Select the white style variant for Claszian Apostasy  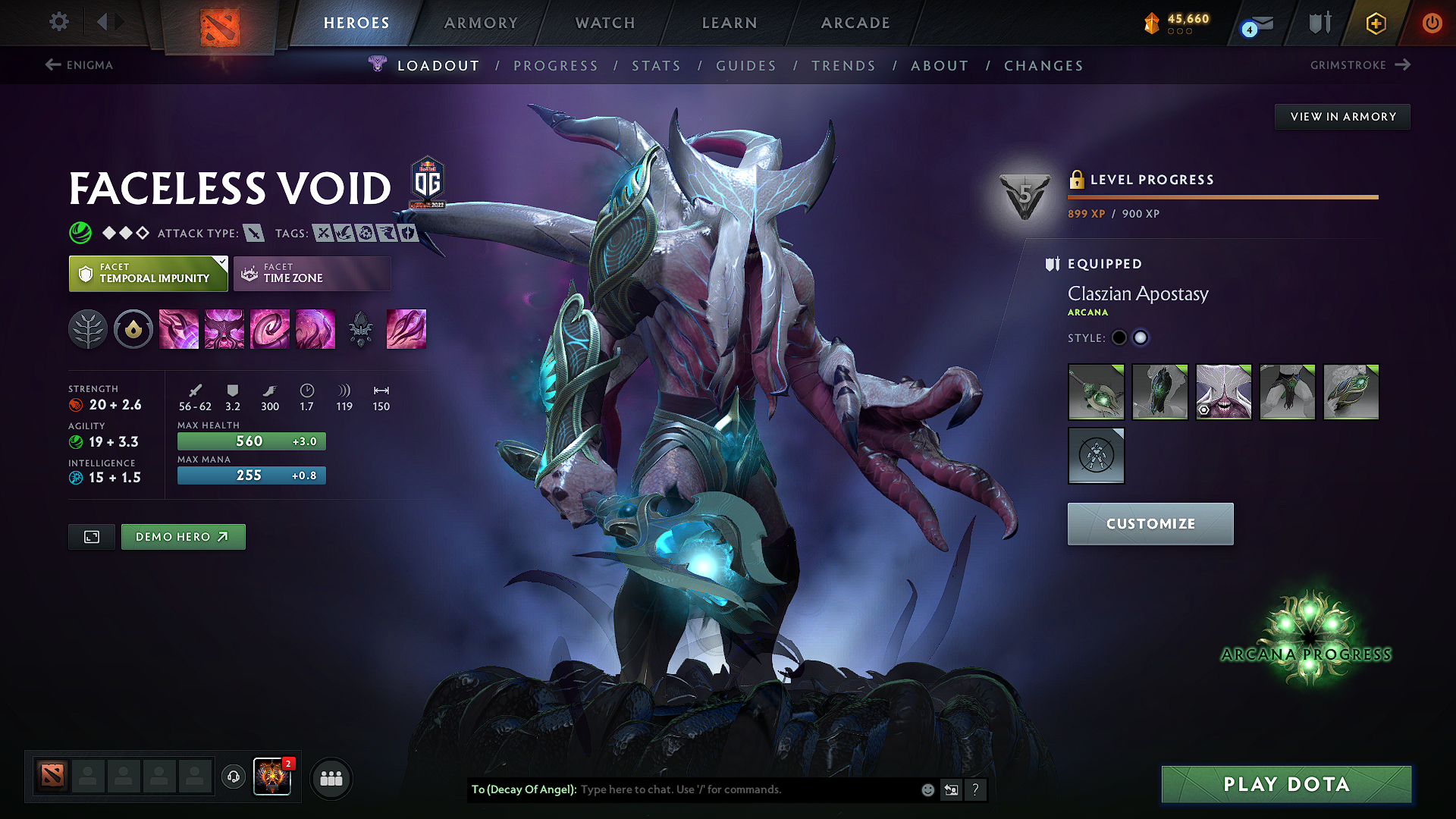coord(1141,337)
